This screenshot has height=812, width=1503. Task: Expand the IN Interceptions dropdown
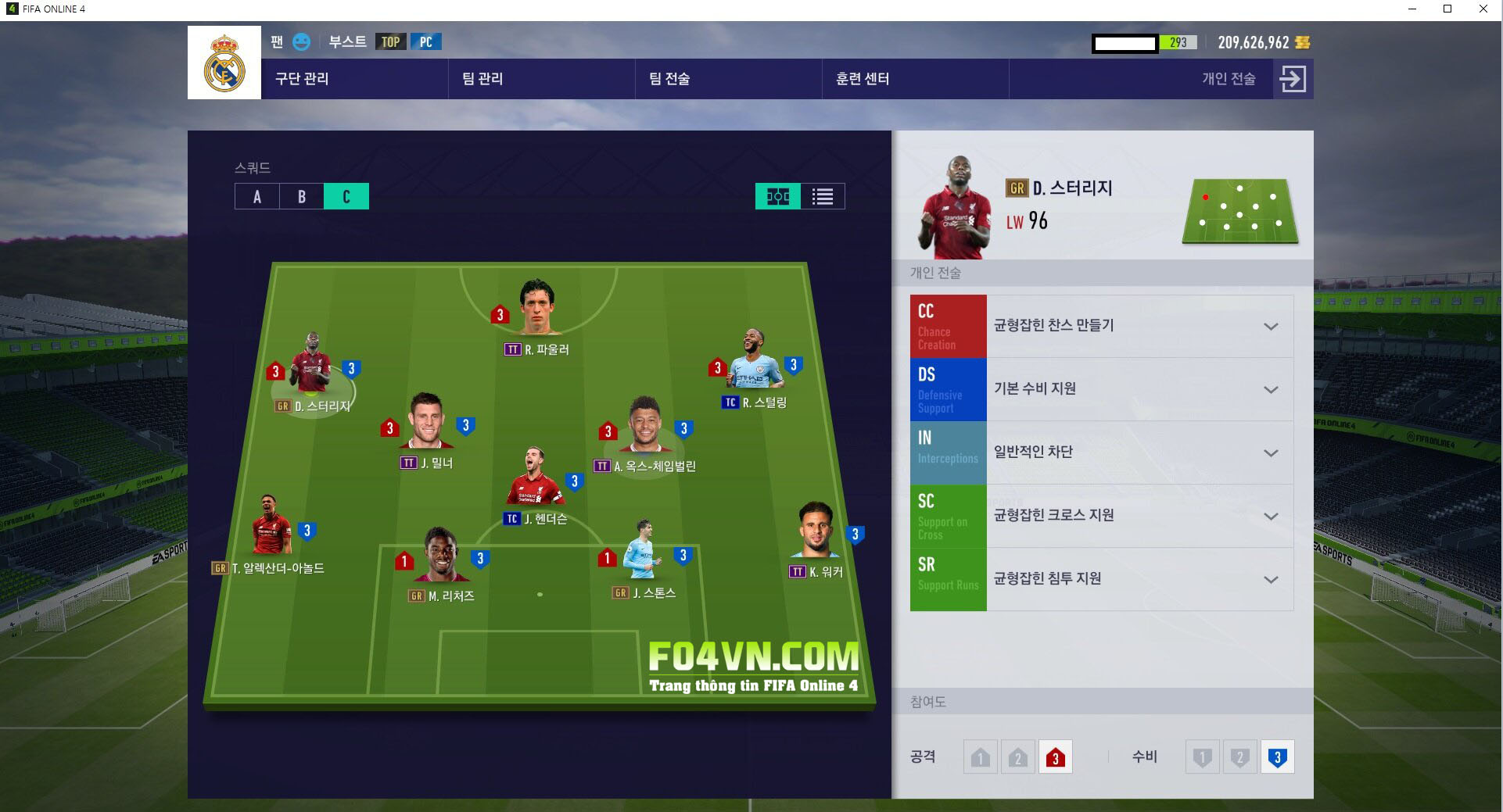click(1271, 453)
